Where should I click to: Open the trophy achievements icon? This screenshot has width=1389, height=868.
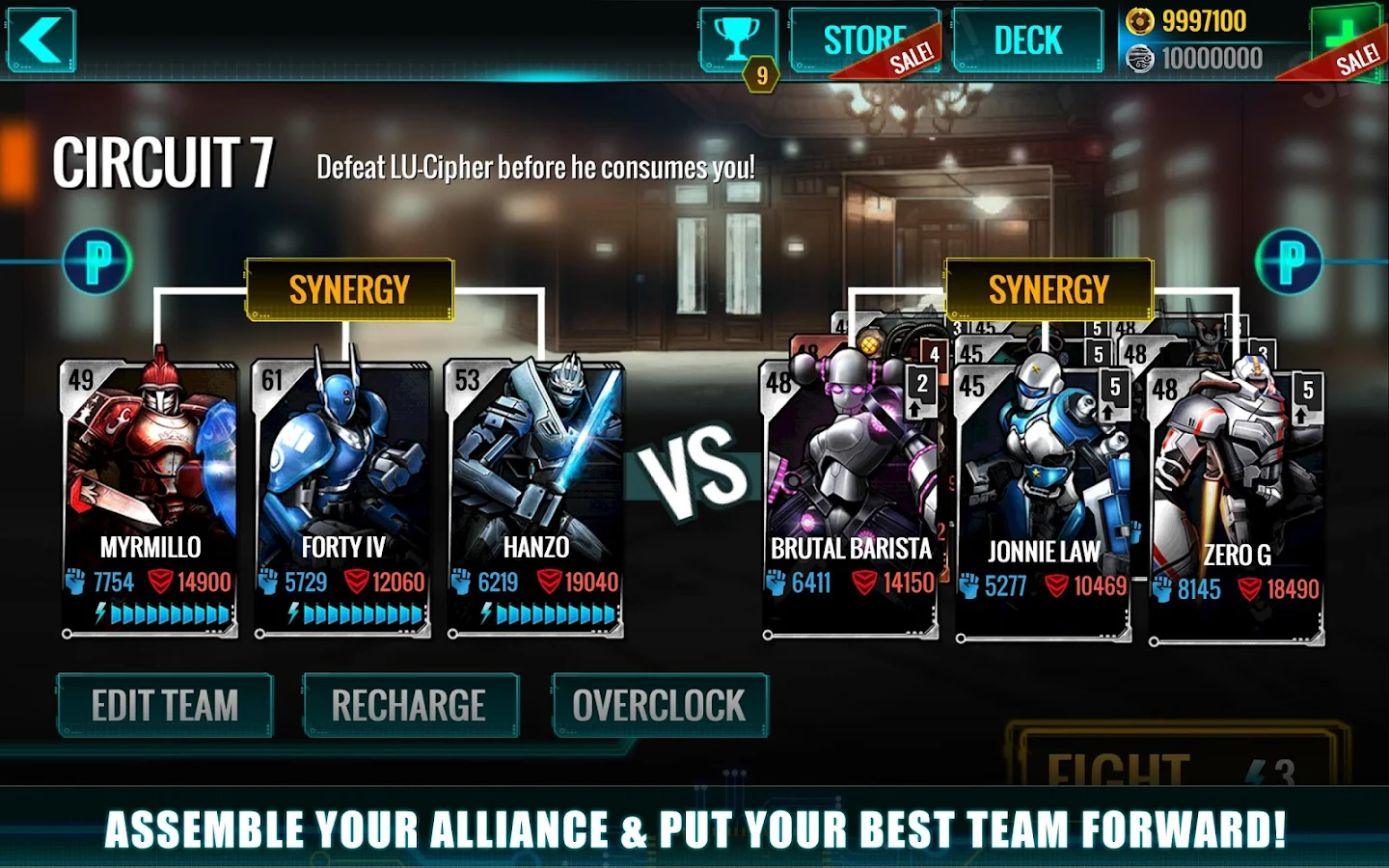[x=736, y=36]
